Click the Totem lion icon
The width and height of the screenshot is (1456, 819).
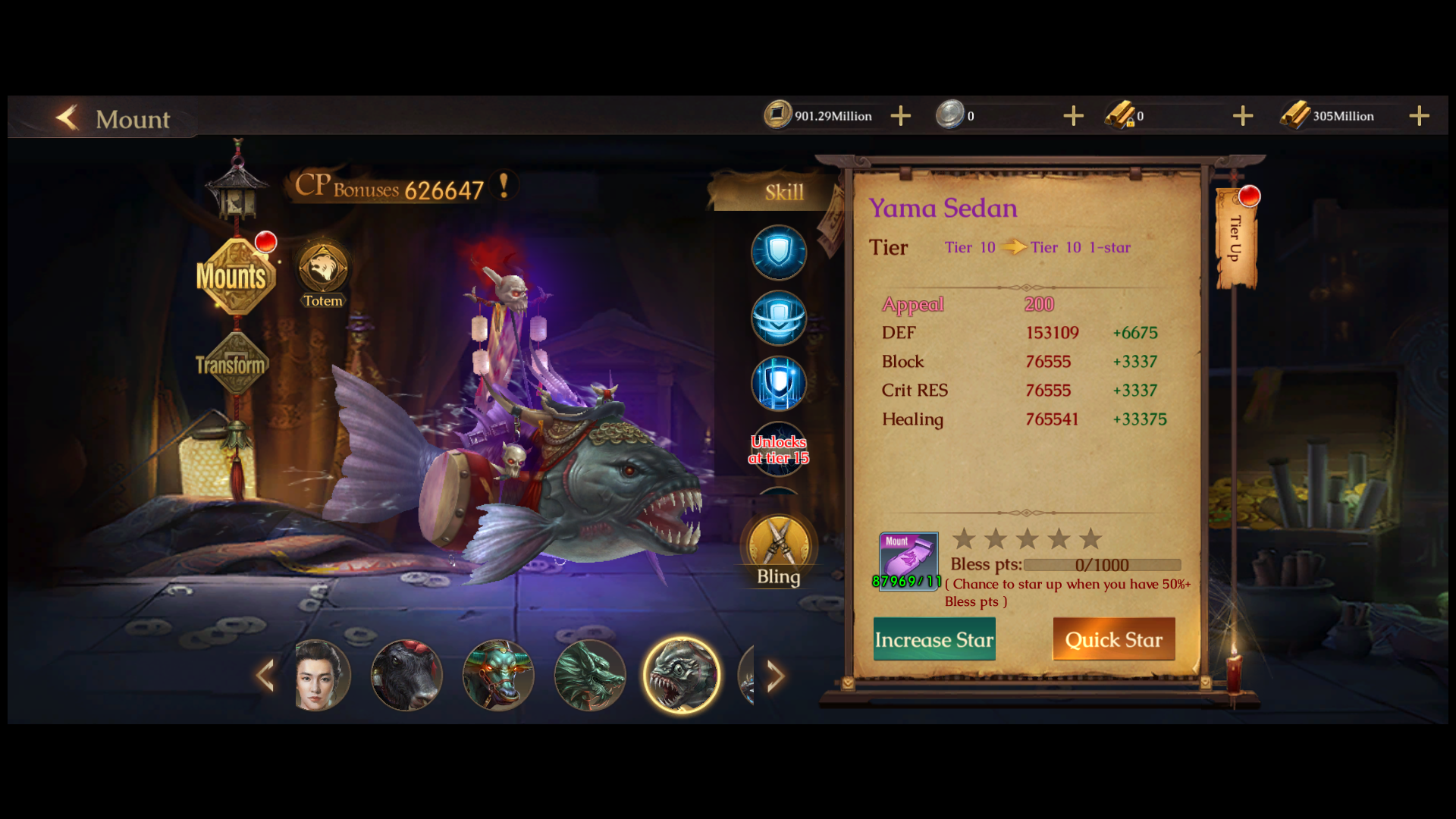click(x=323, y=267)
